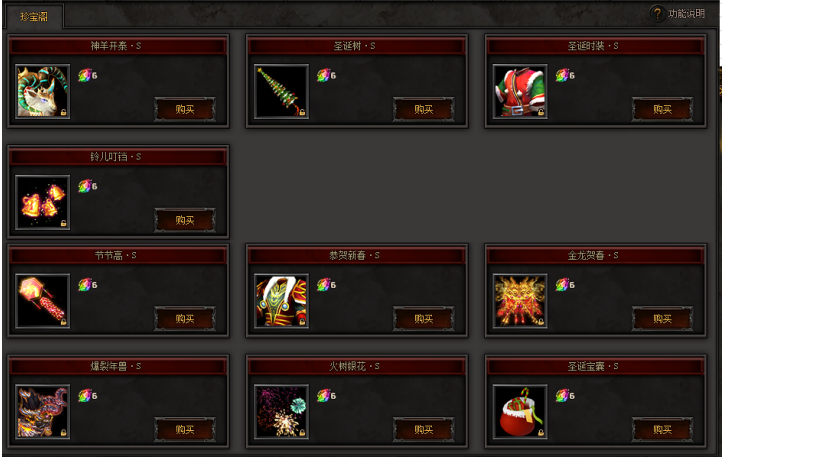Inspect the red Christmas outfit icon

[x=520, y=92]
